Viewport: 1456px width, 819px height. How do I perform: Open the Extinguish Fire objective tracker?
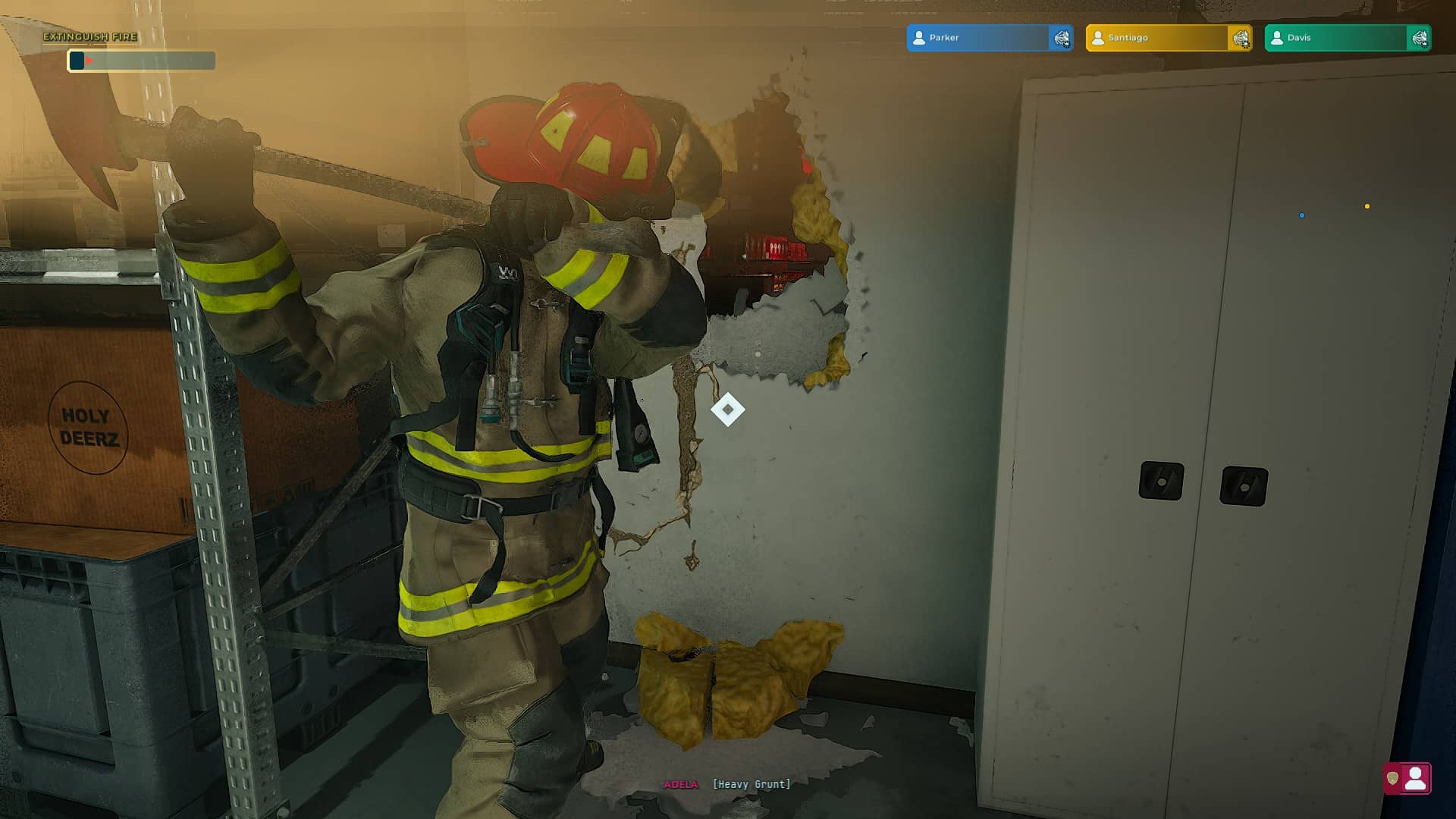coord(90,36)
